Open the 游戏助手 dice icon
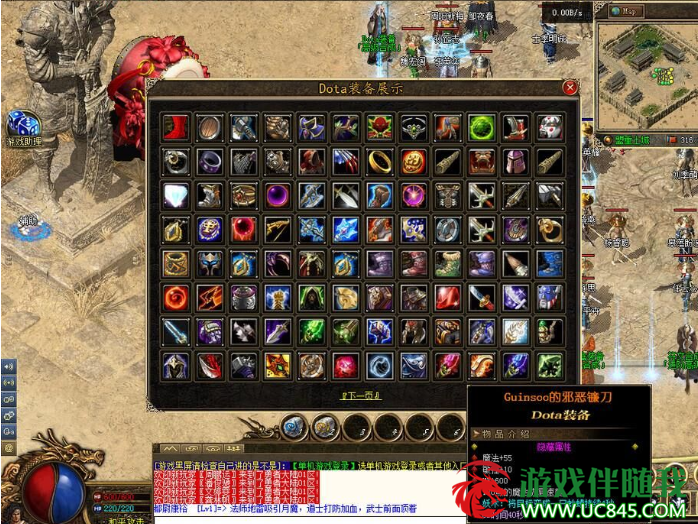698x524 pixels. [x=23, y=125]
